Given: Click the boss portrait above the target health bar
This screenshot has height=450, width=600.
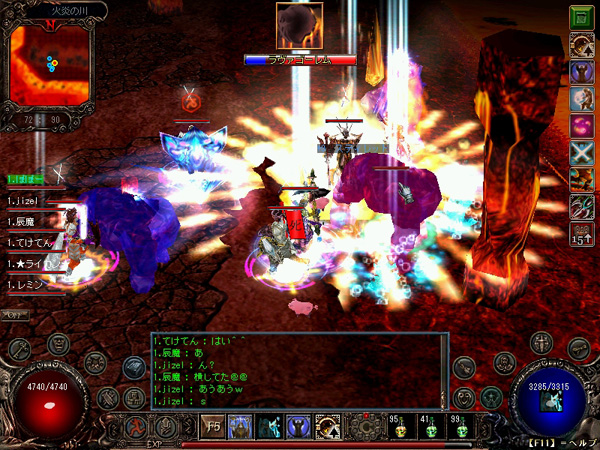Looking at the screenshot, I should (299, 27).
